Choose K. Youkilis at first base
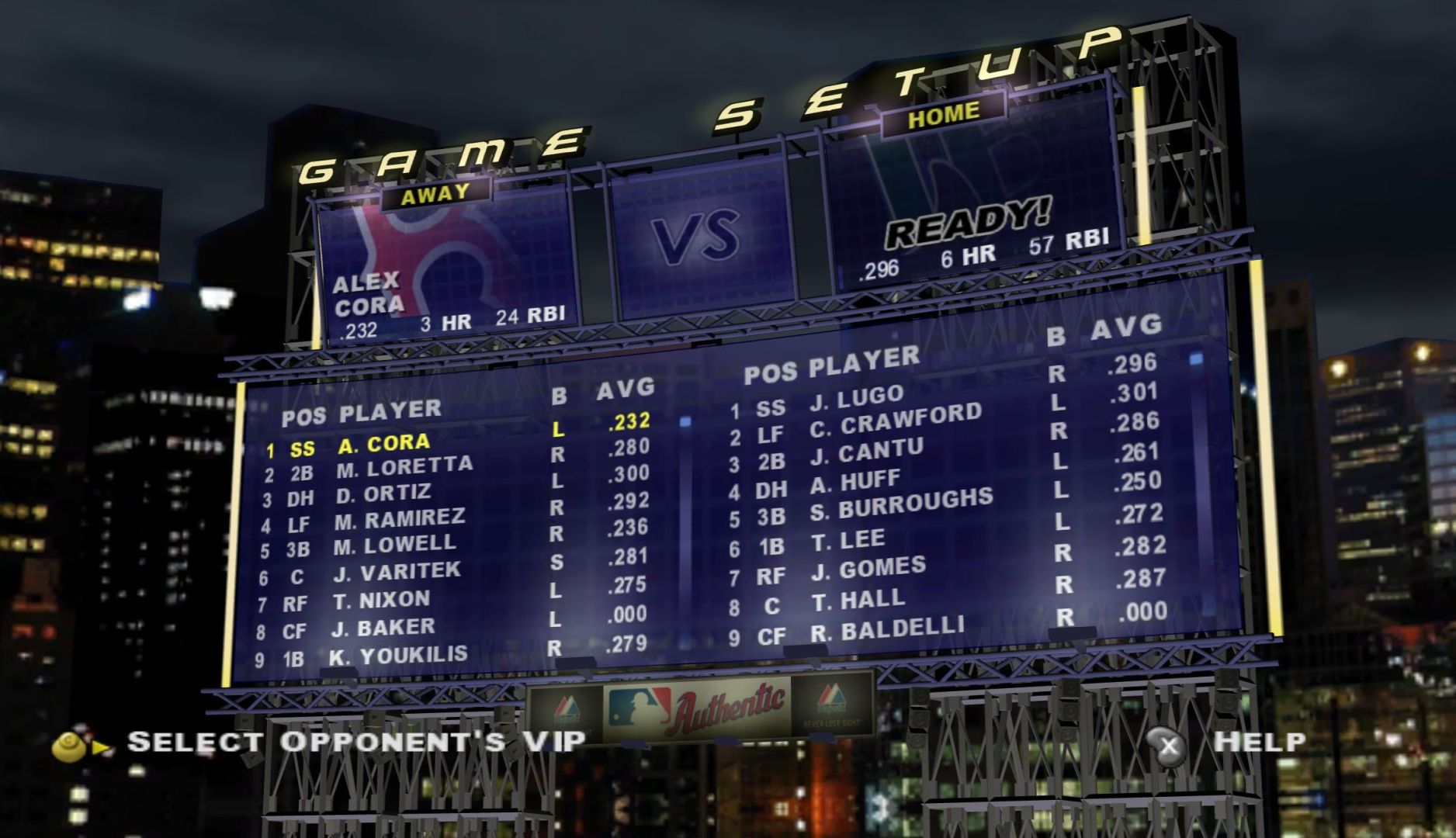The image size is (1456, 838). pos(398,656)
